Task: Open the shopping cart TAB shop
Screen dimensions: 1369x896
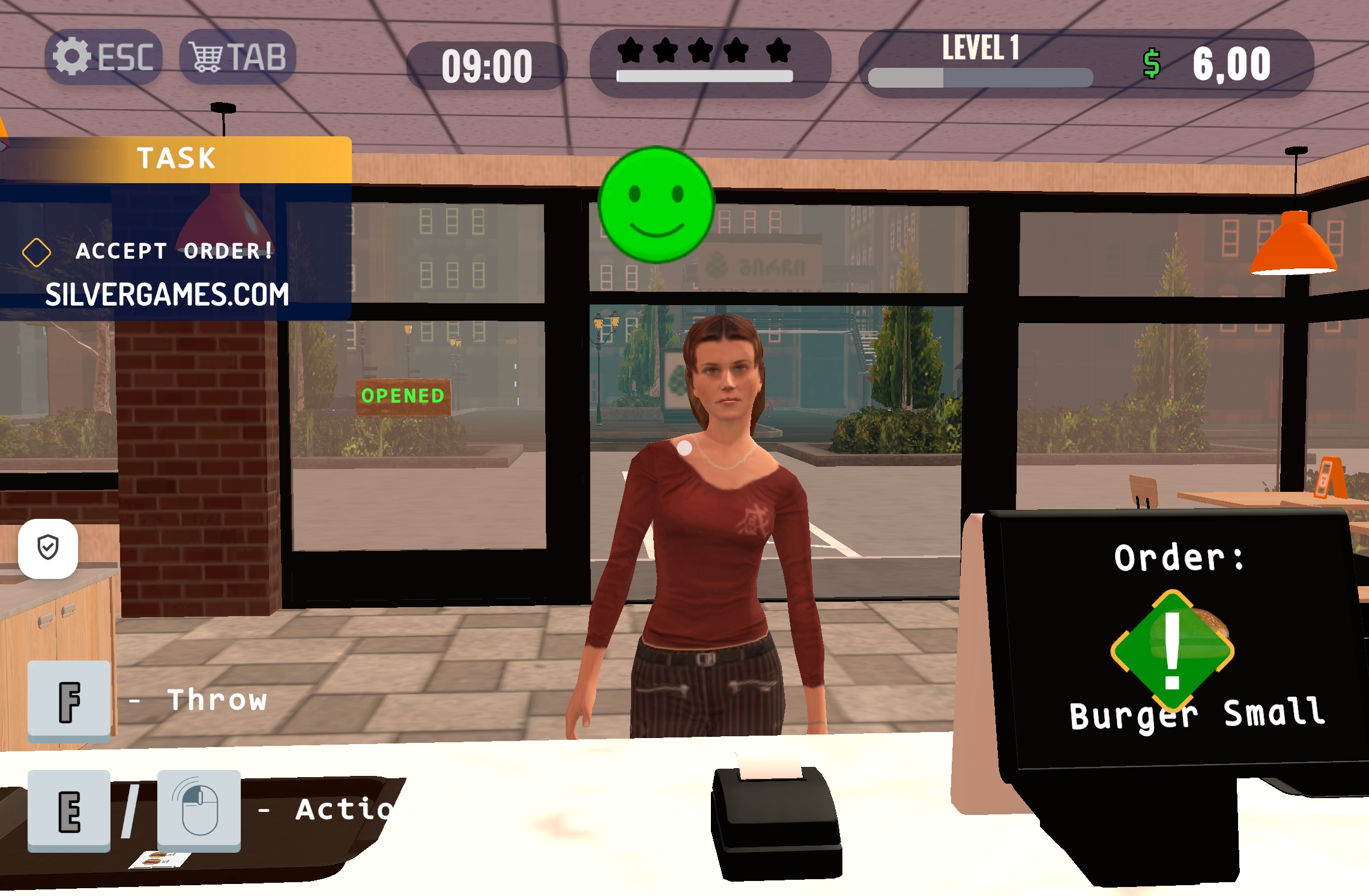Action: point(238,57)
